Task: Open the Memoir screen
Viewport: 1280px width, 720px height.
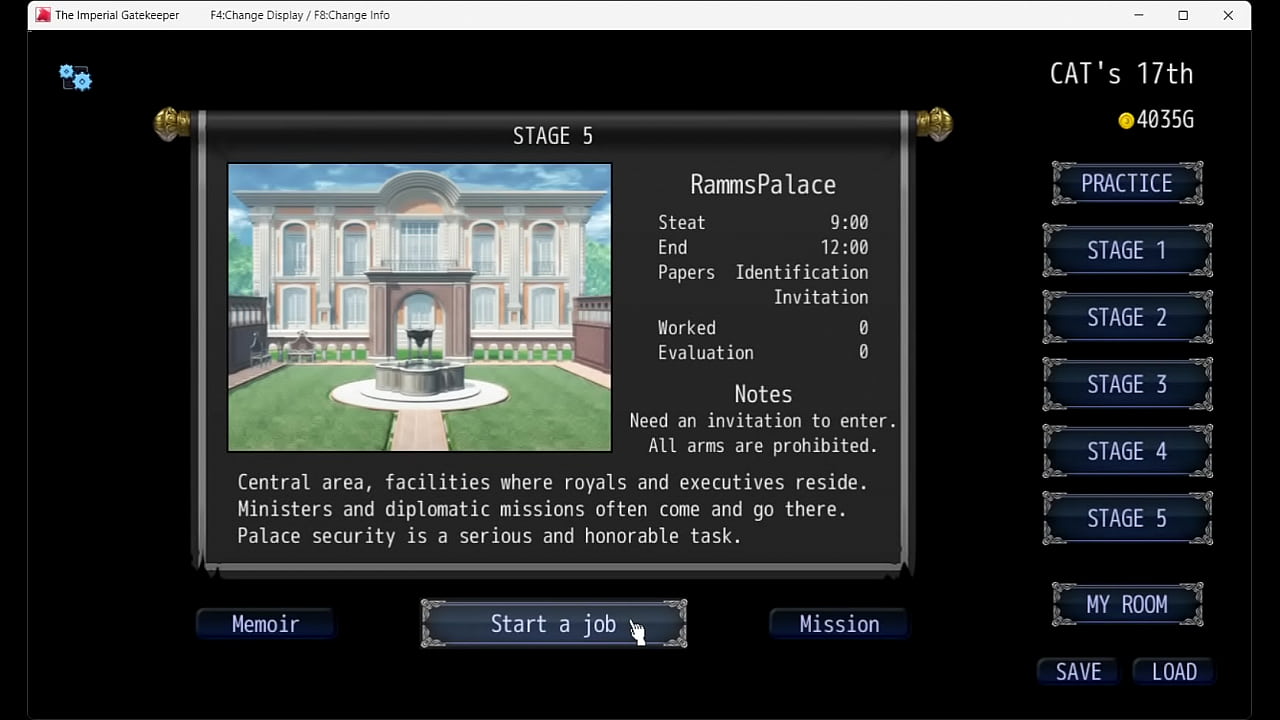Action: (x=265, y=624)
